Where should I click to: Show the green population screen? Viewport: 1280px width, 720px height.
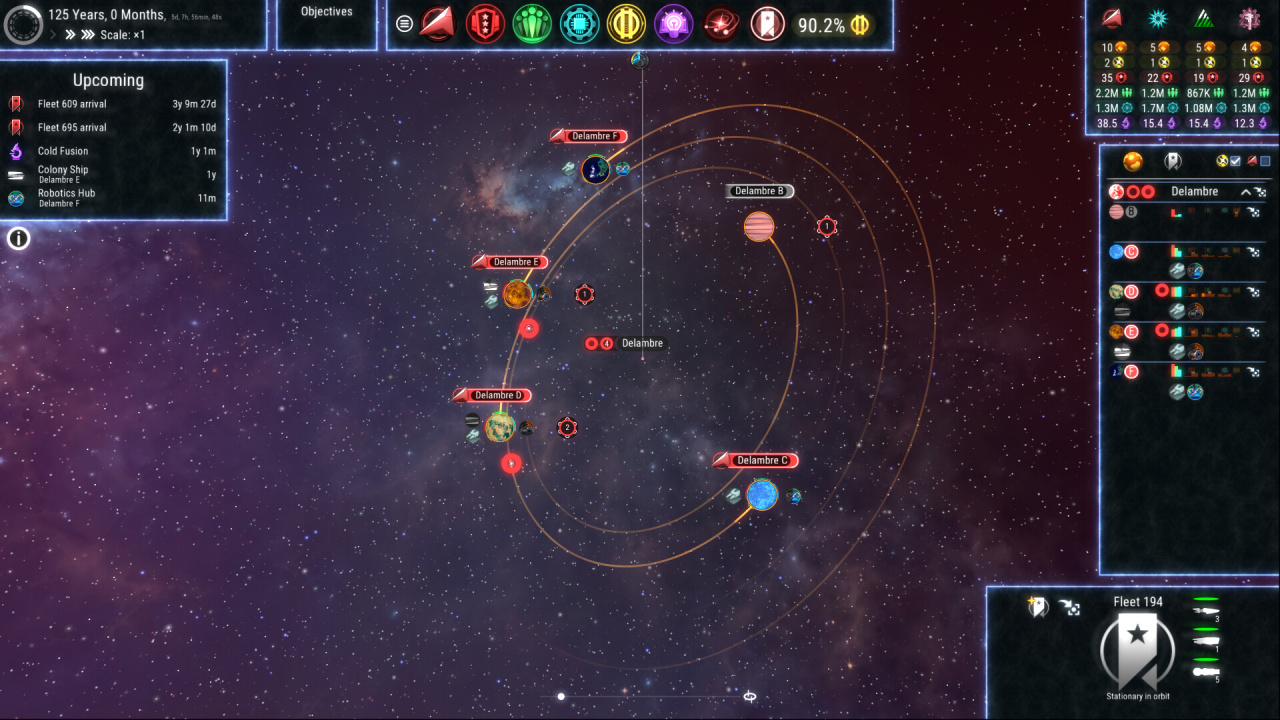pos(532,24)
